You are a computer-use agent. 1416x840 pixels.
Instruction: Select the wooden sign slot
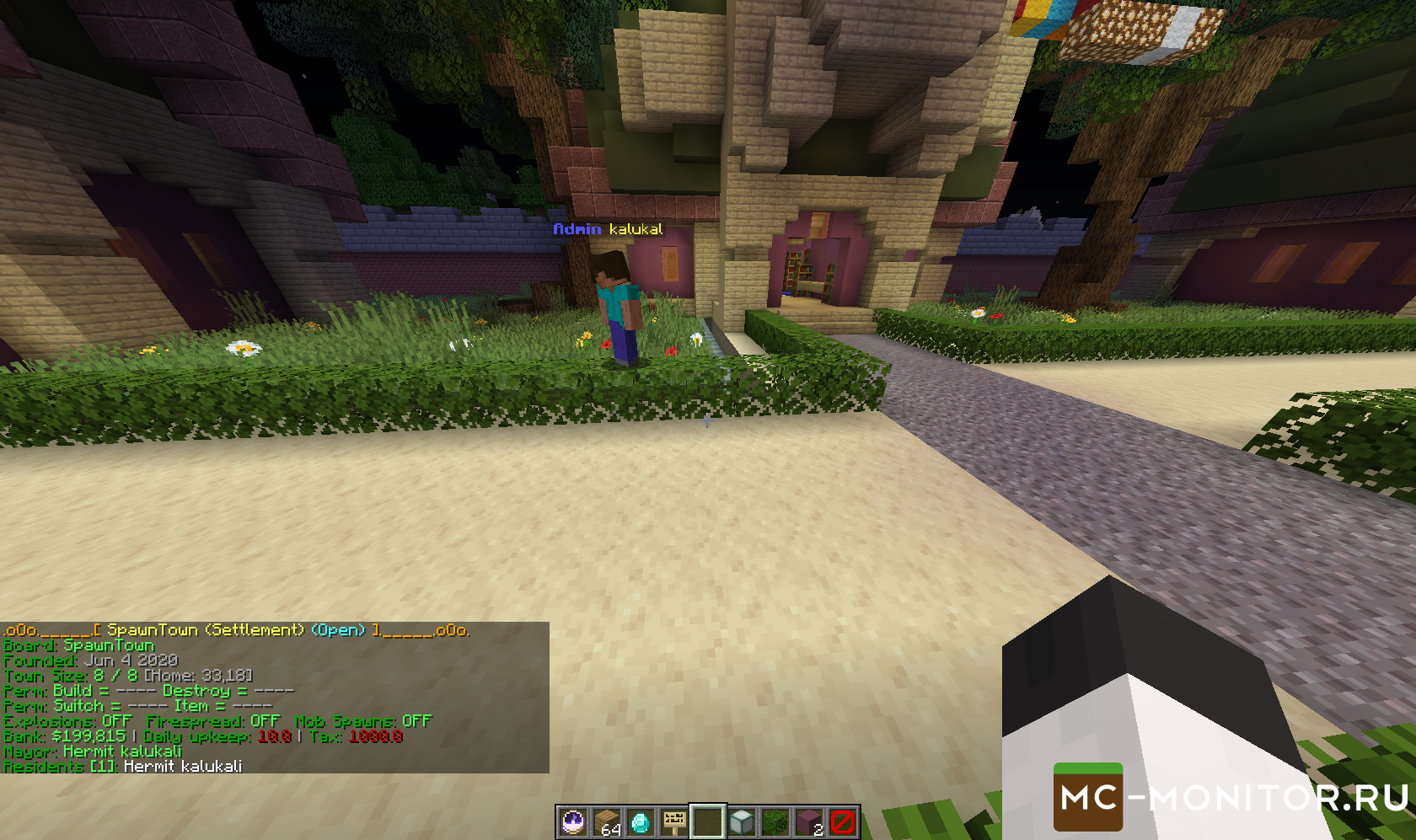(x=674, y=821)
